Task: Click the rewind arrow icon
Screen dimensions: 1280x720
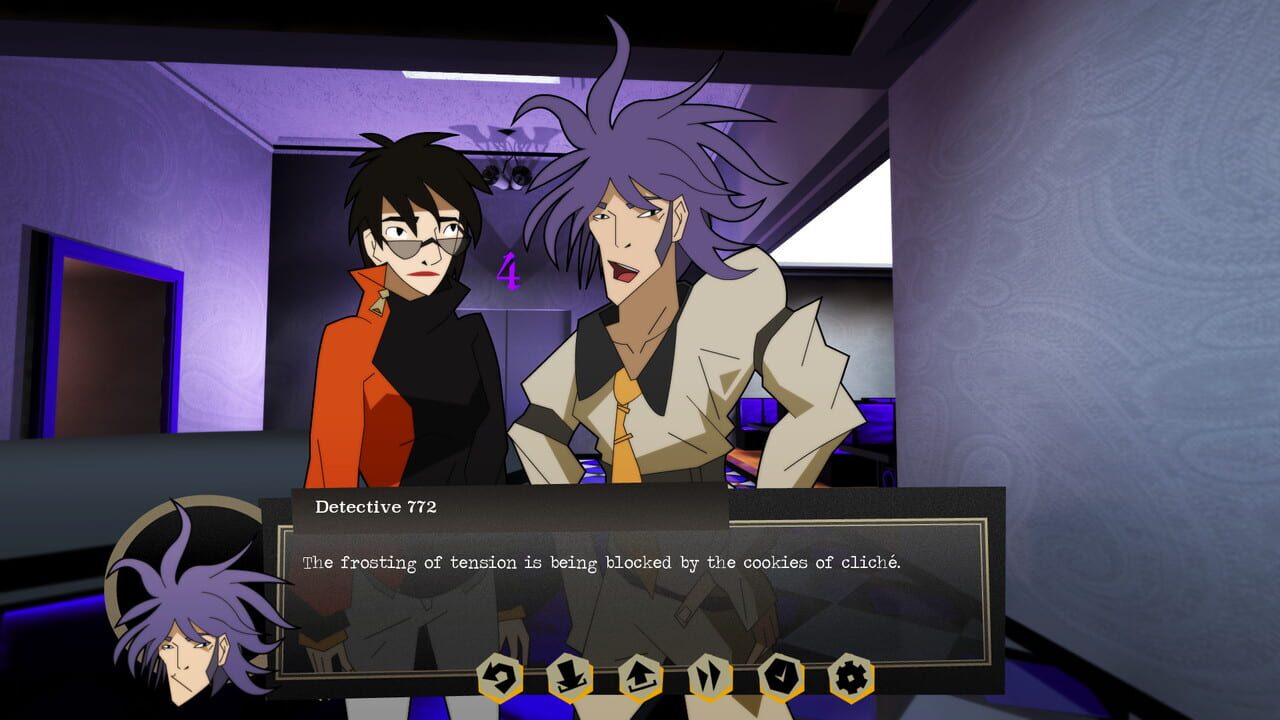Action: coord(499,679)
